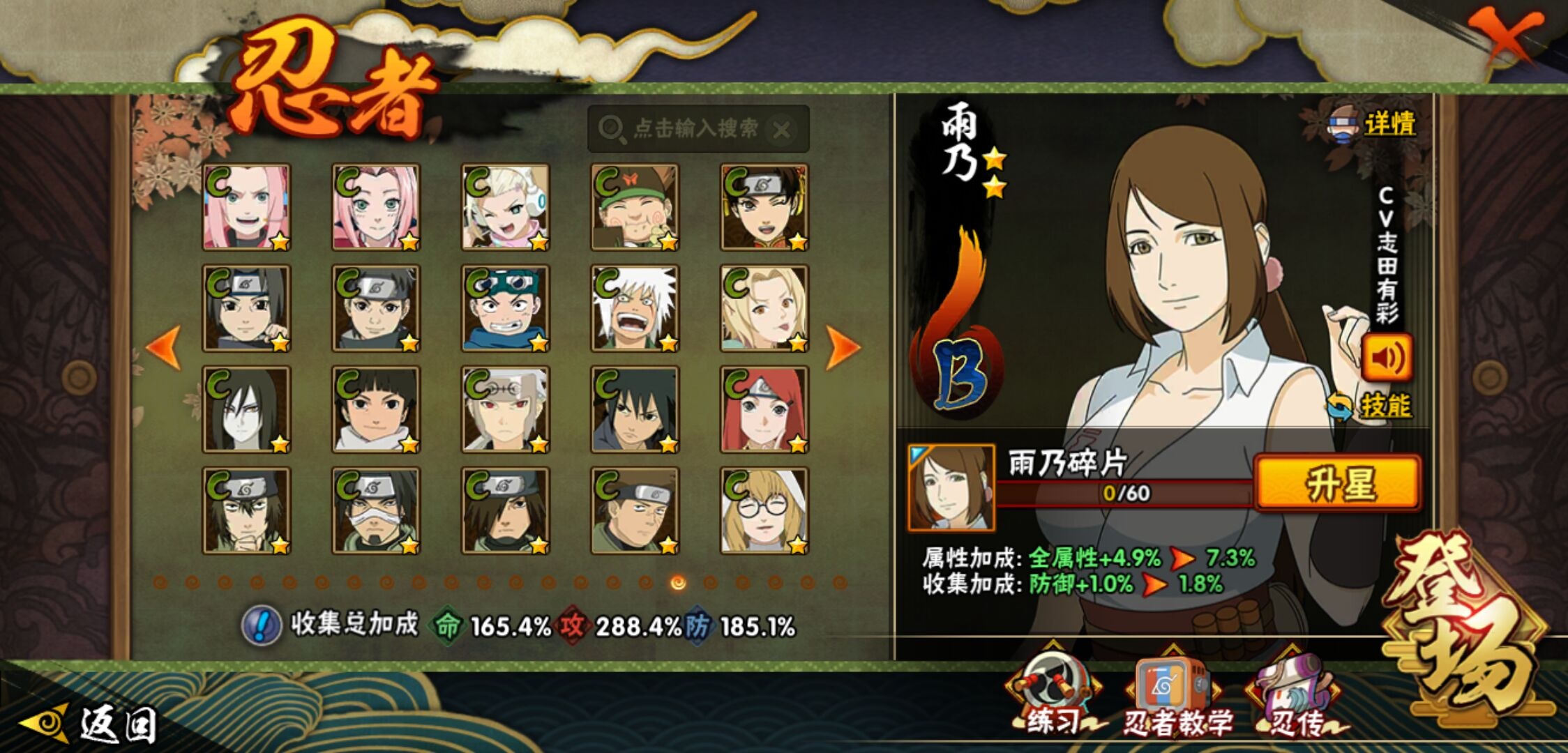Viewport: 1568px width, 753px height.
Task: Show collection bonus info with blue exclamation icon
Action: pos(261,625)
